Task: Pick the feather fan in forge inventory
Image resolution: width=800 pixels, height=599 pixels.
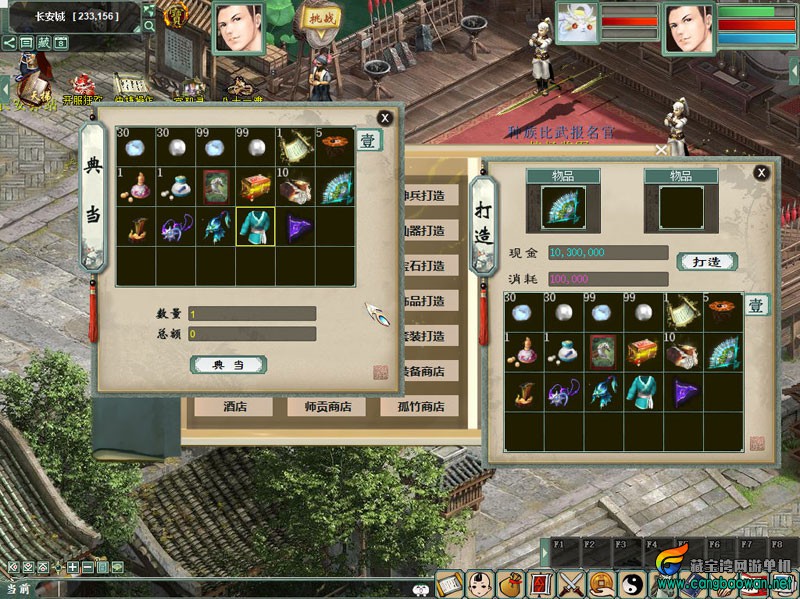Action: (x=723, y=351)
